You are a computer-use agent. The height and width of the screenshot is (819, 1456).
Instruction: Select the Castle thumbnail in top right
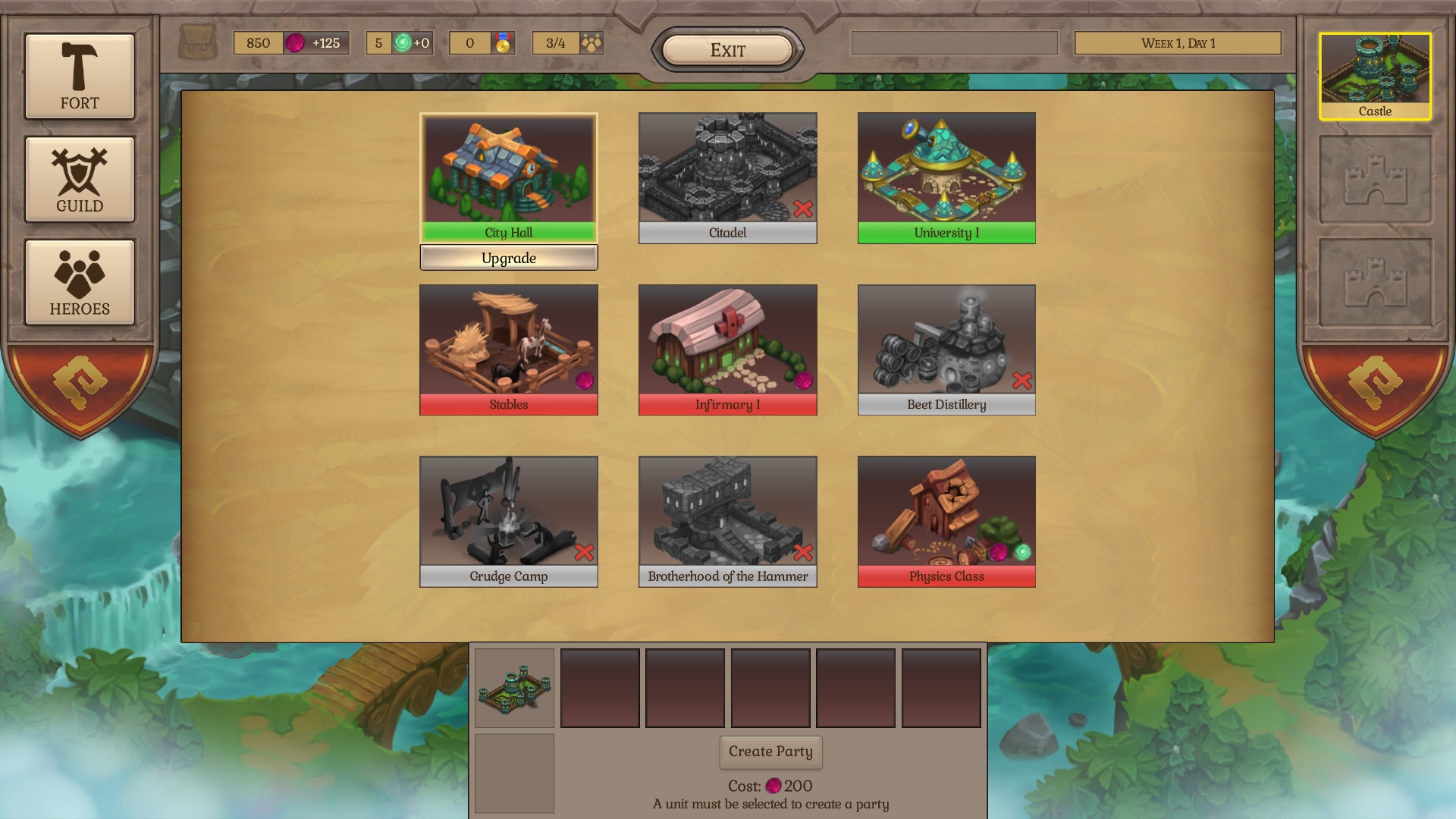[x=1375, y=76]
